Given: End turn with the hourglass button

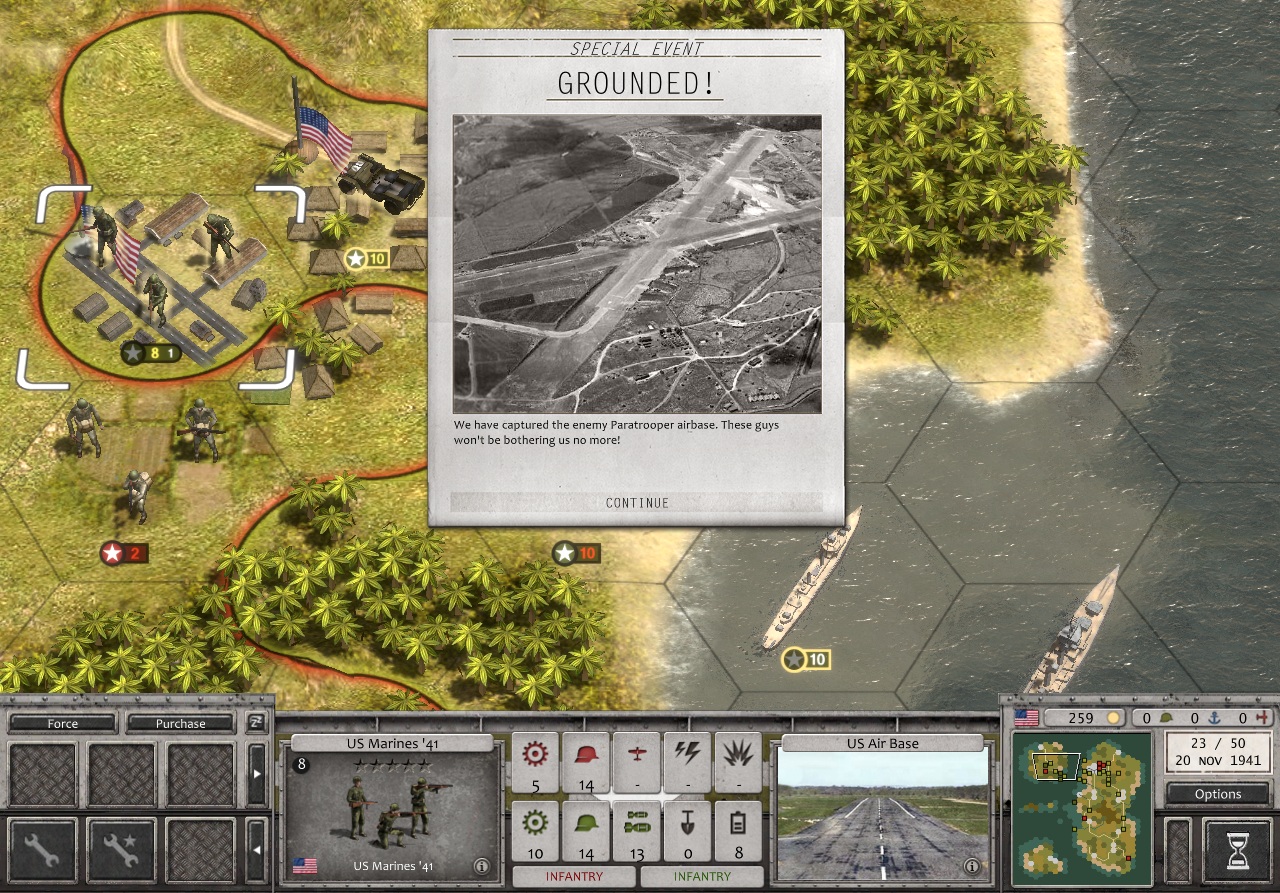Looking at the screenshot, I should click(1238, 852).
